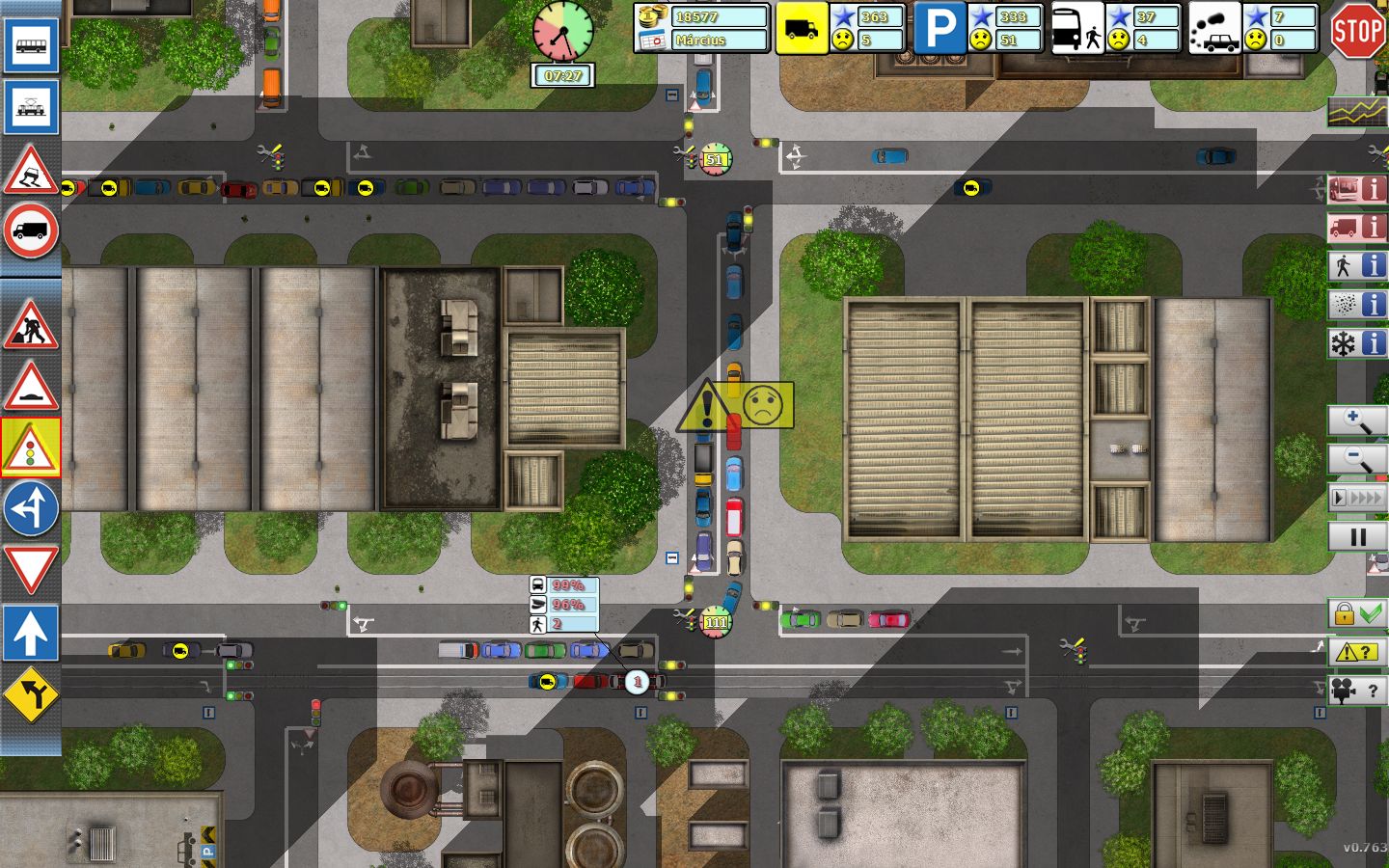Viewport: 1389px width, 868px height.
Task: Pick the no-trucks prohibition sign
Action: click(31, 231)
